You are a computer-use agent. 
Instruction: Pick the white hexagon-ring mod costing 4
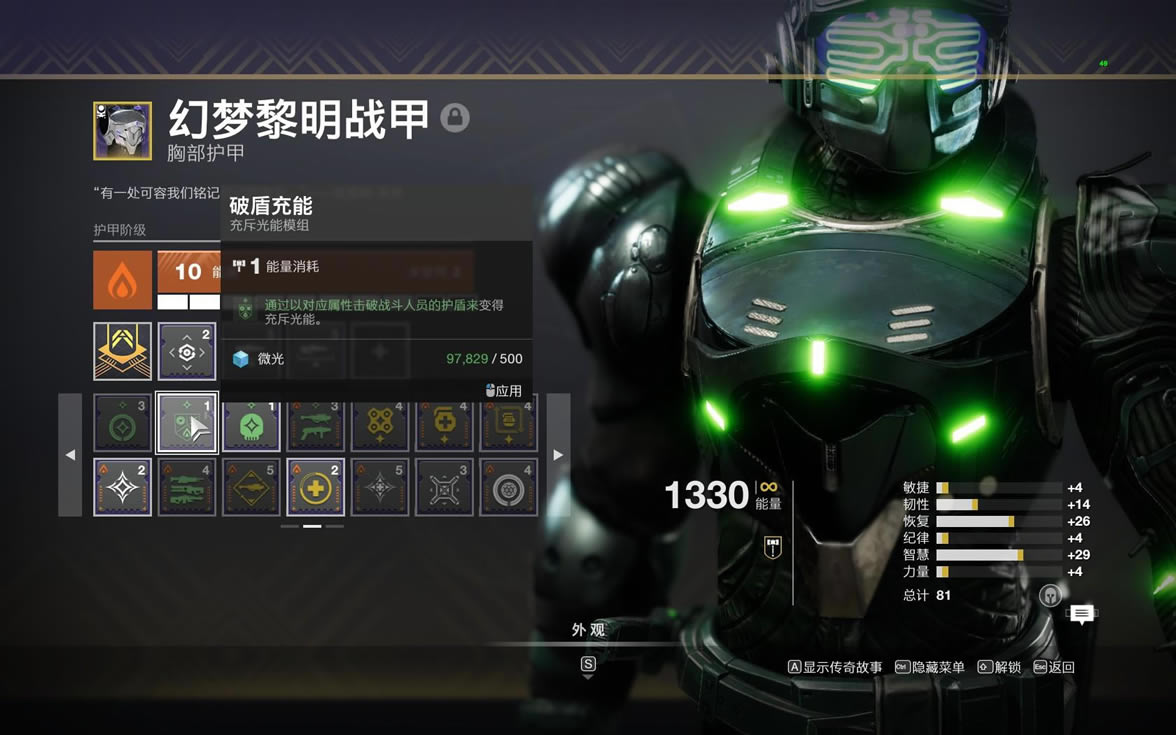(x=508, y=487)
